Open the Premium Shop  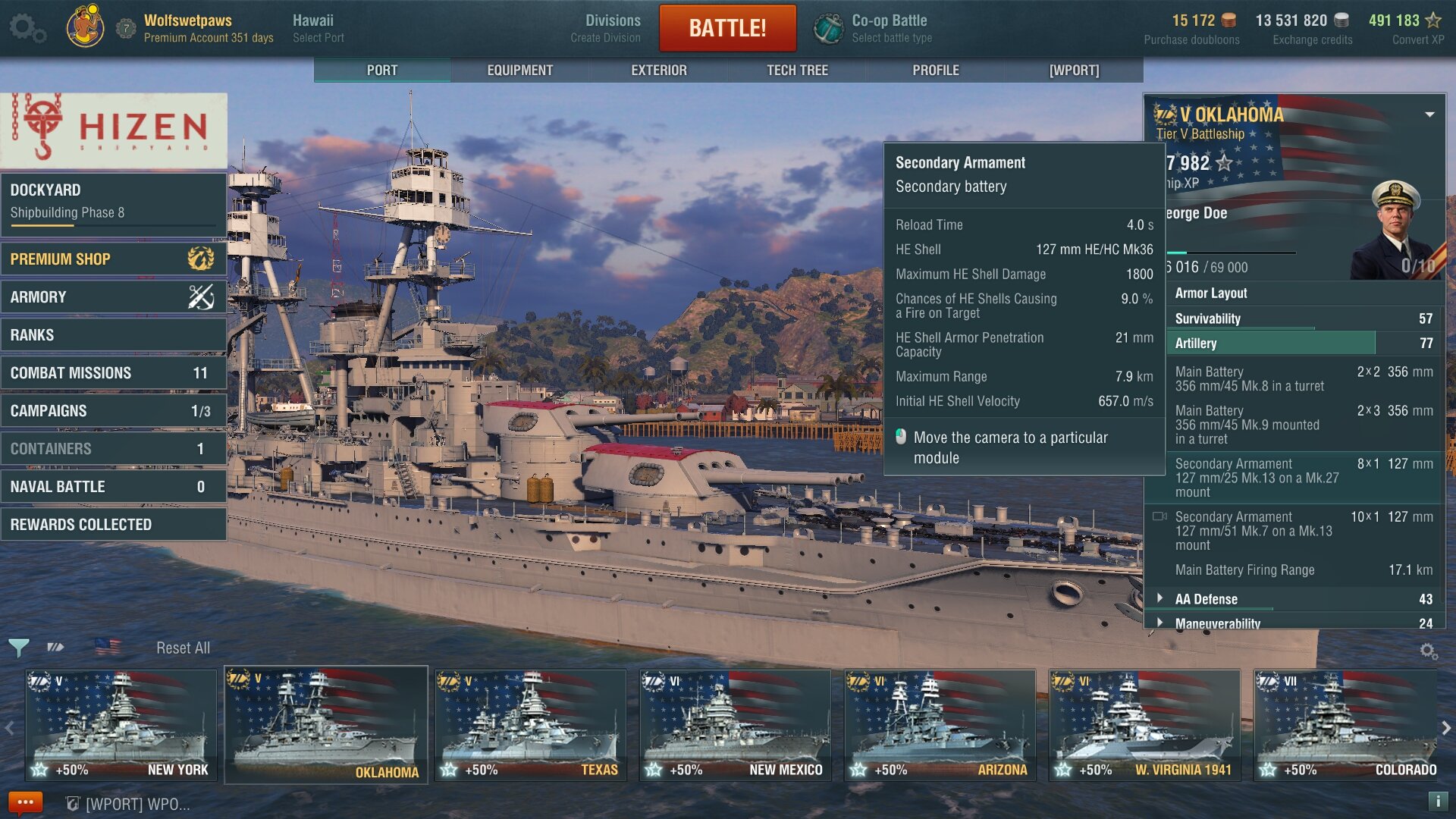pyautogui.click(x=114, y=259)
